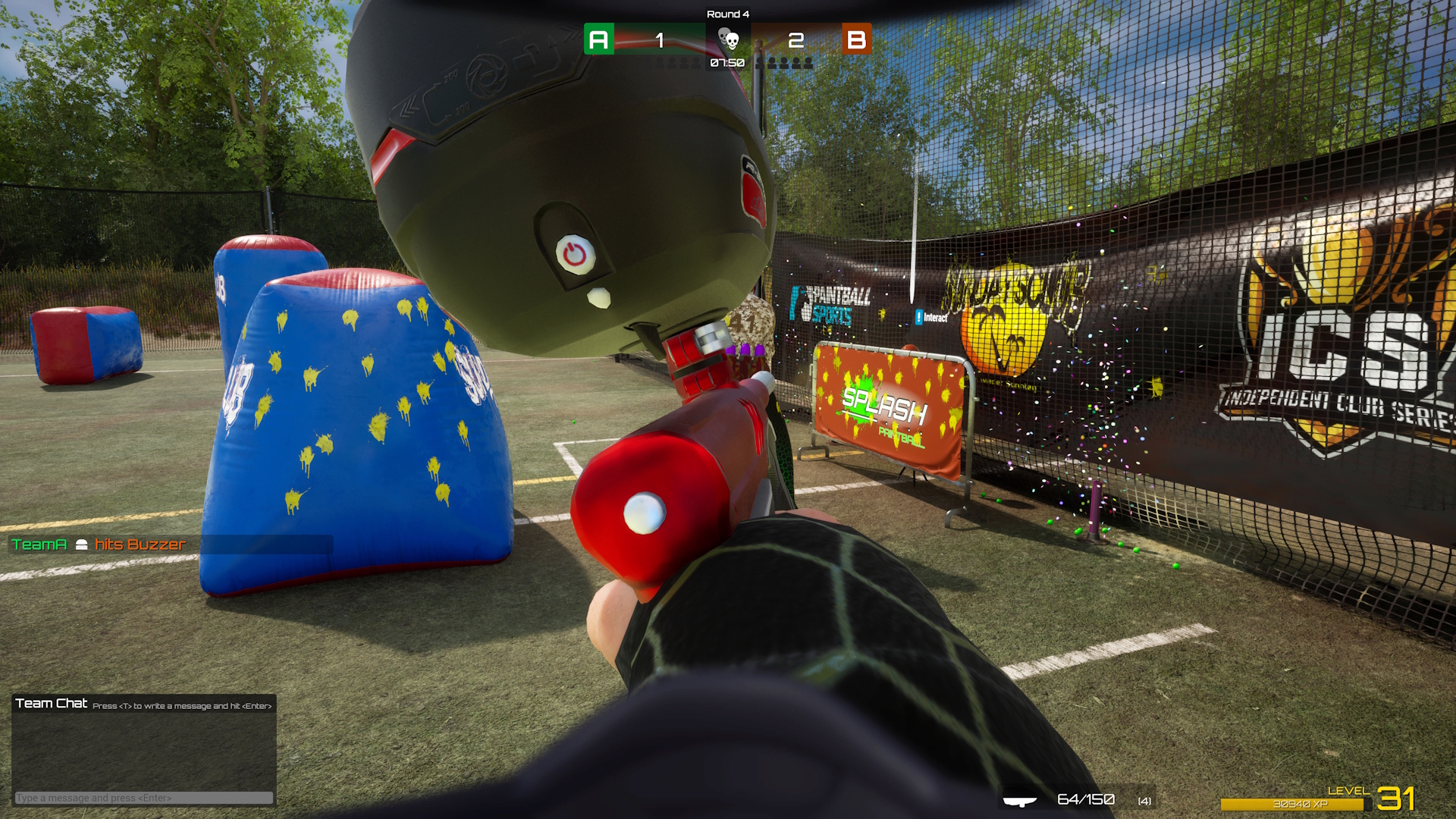Viewport: 1456px width, 819px height.
Task: Select the skull eliminations icon on the scoreboard
Action: (729, 38)
